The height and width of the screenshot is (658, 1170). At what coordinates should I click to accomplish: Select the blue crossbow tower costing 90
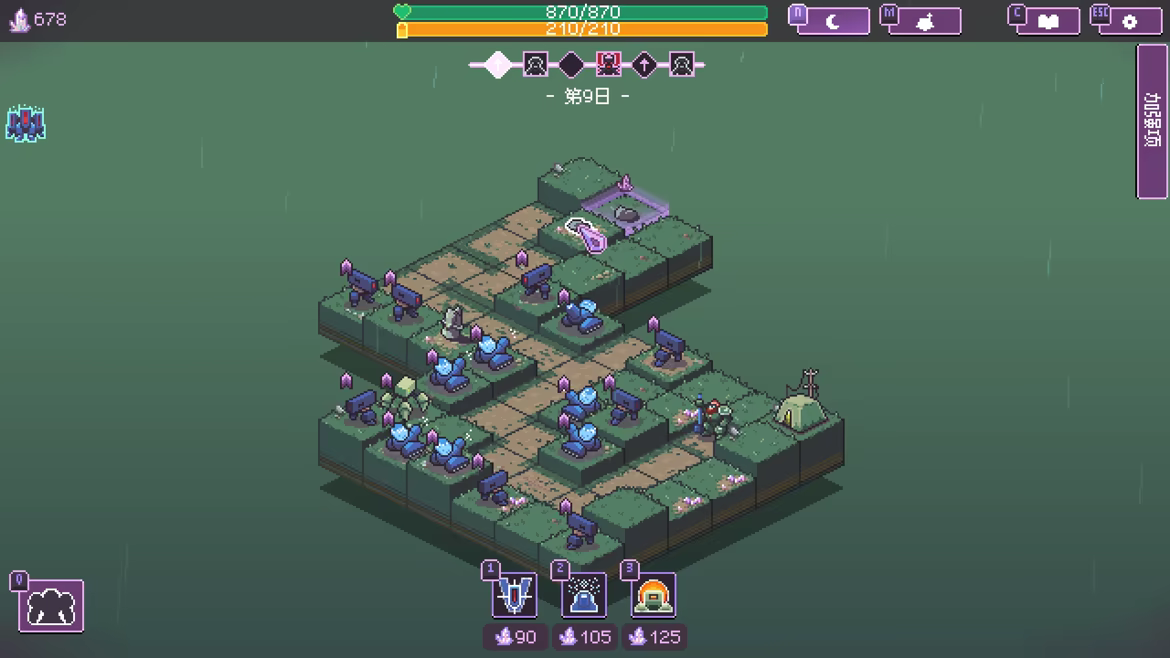point(515,596)
